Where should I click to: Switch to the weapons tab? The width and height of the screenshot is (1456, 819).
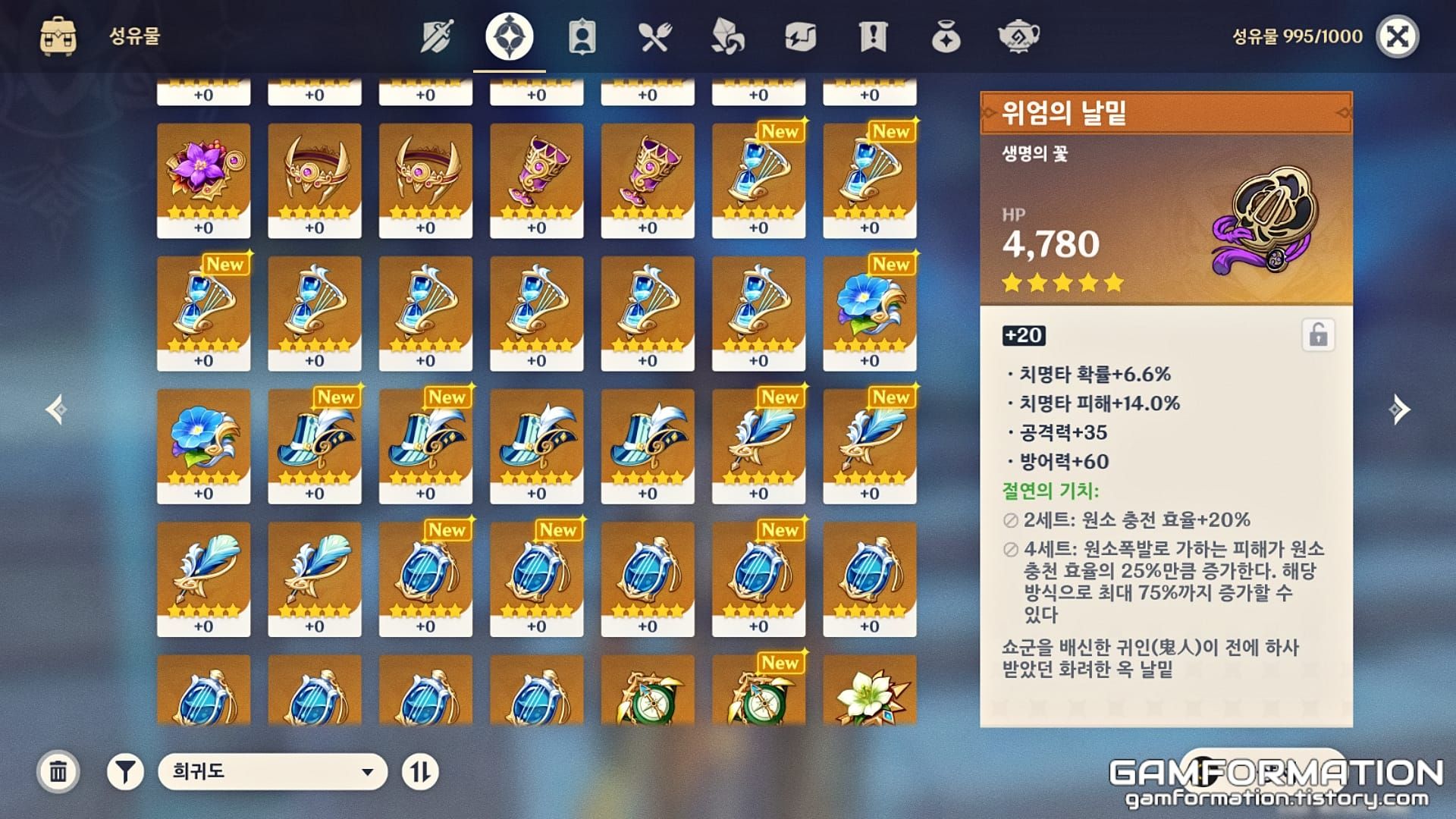point(436,34)
